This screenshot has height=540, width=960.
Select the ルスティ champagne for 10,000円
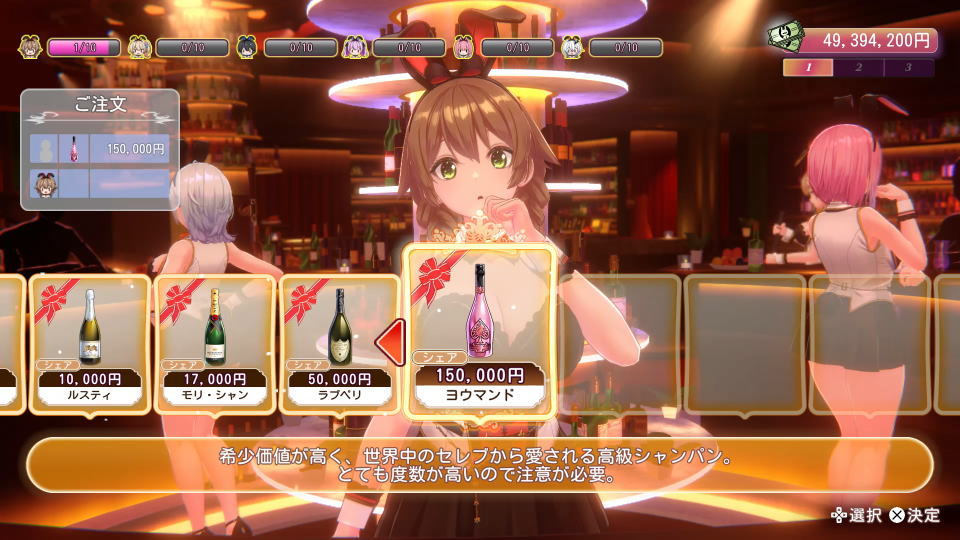click(x=90, y=343)
